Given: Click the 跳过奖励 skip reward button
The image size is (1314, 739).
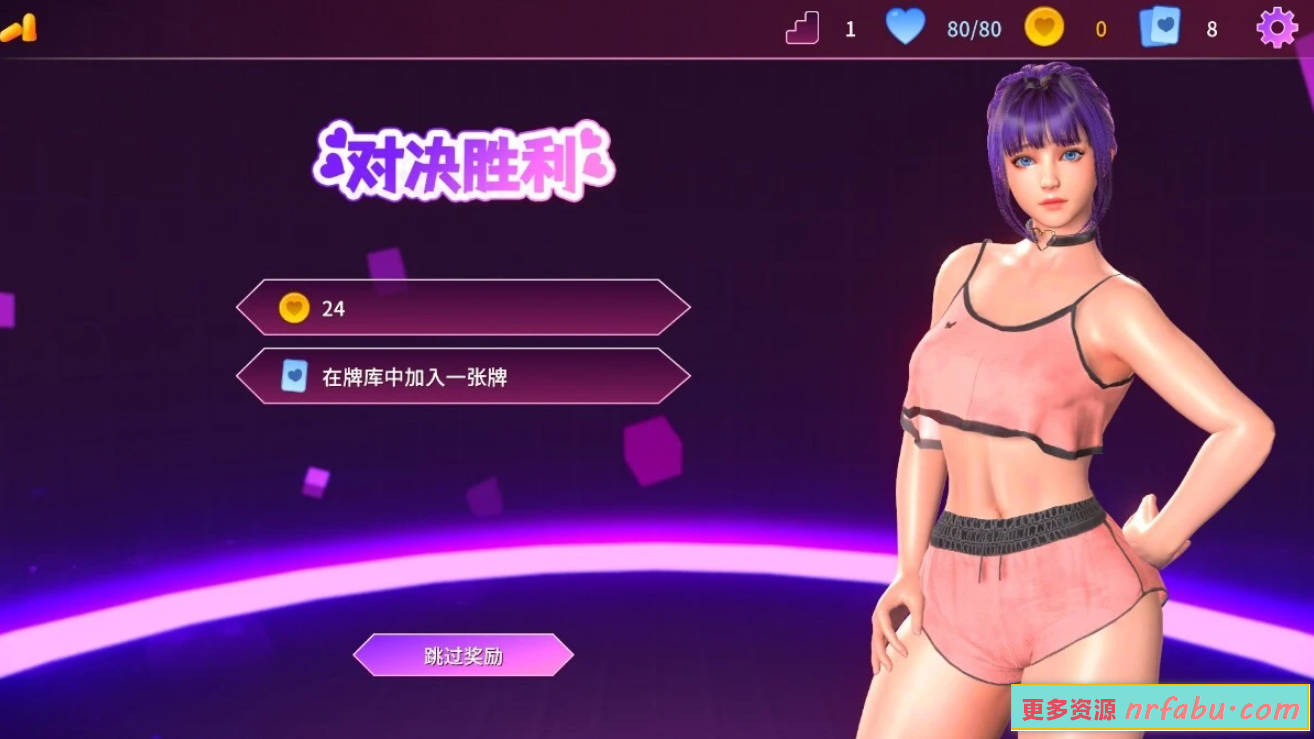Looking at the screenshot, I should point(462,656).
